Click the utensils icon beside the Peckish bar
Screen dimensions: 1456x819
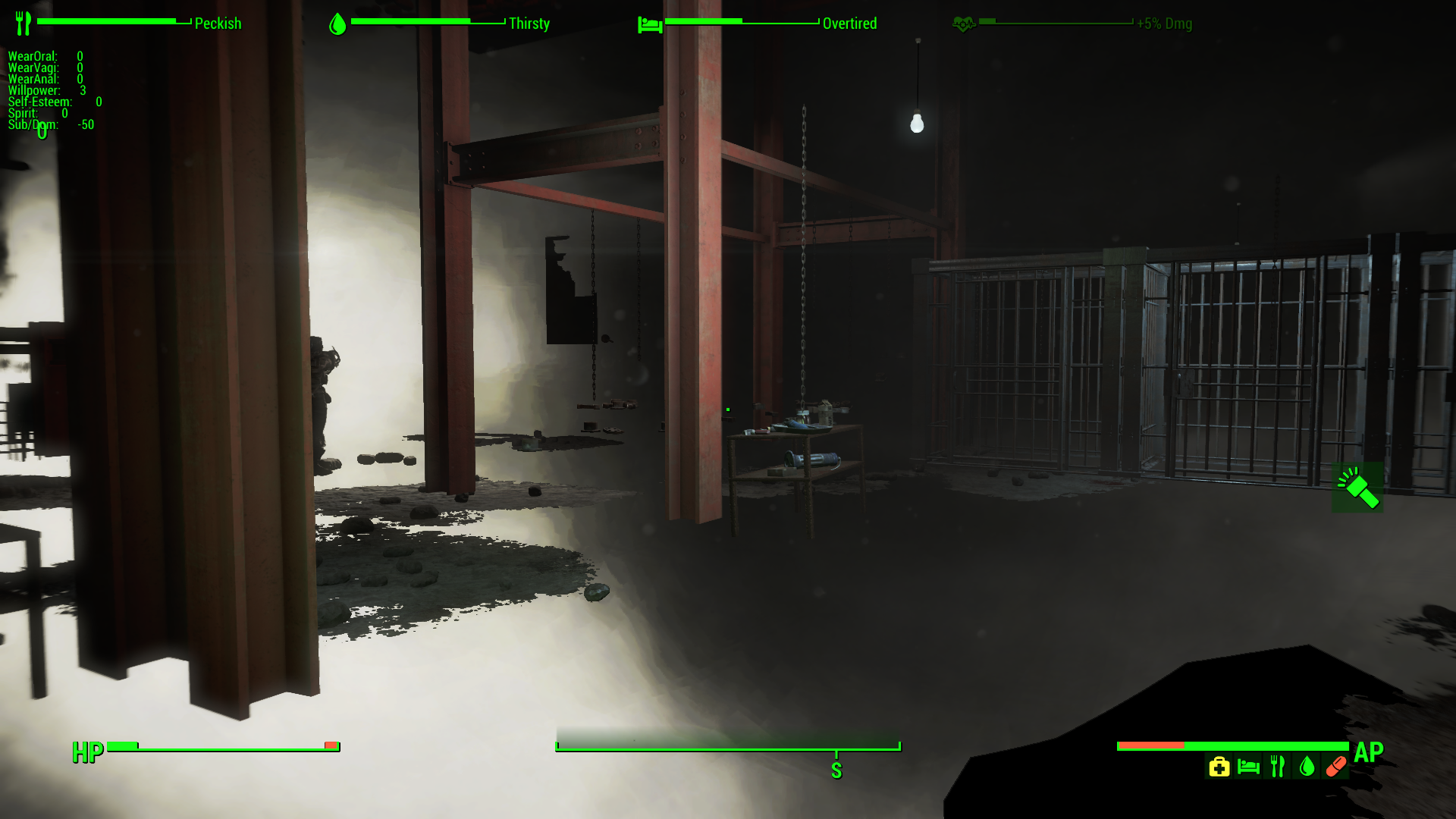pyautogui.click(x=24, y=22)
